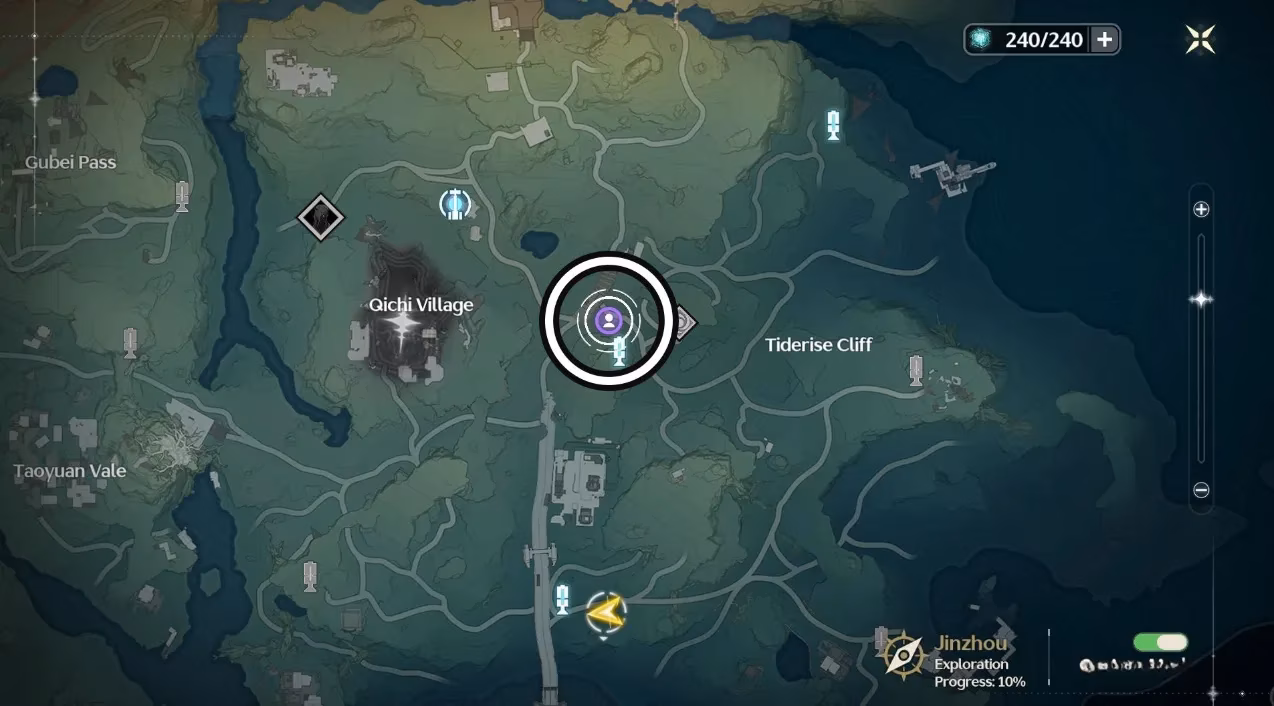Add Waveplates with the plus button
The height and width of the screenshot is (706, 1274).
point(1104,39)
